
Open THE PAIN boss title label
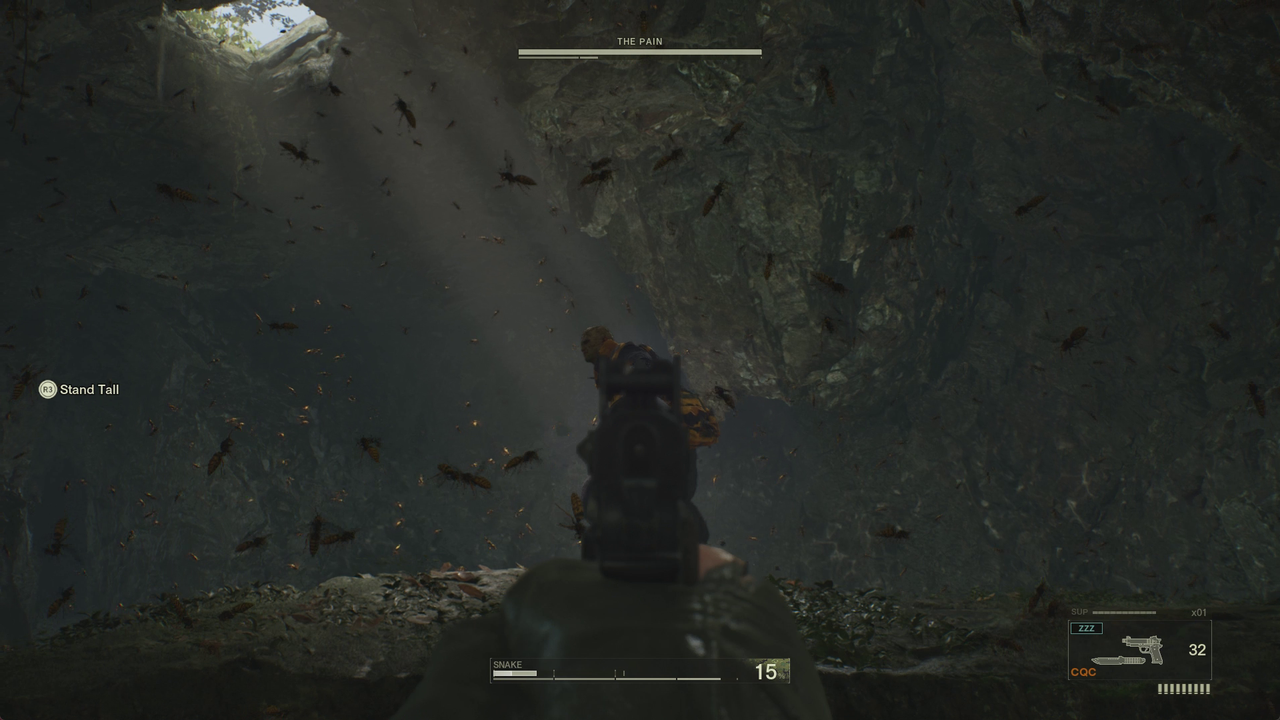(639, 41)
